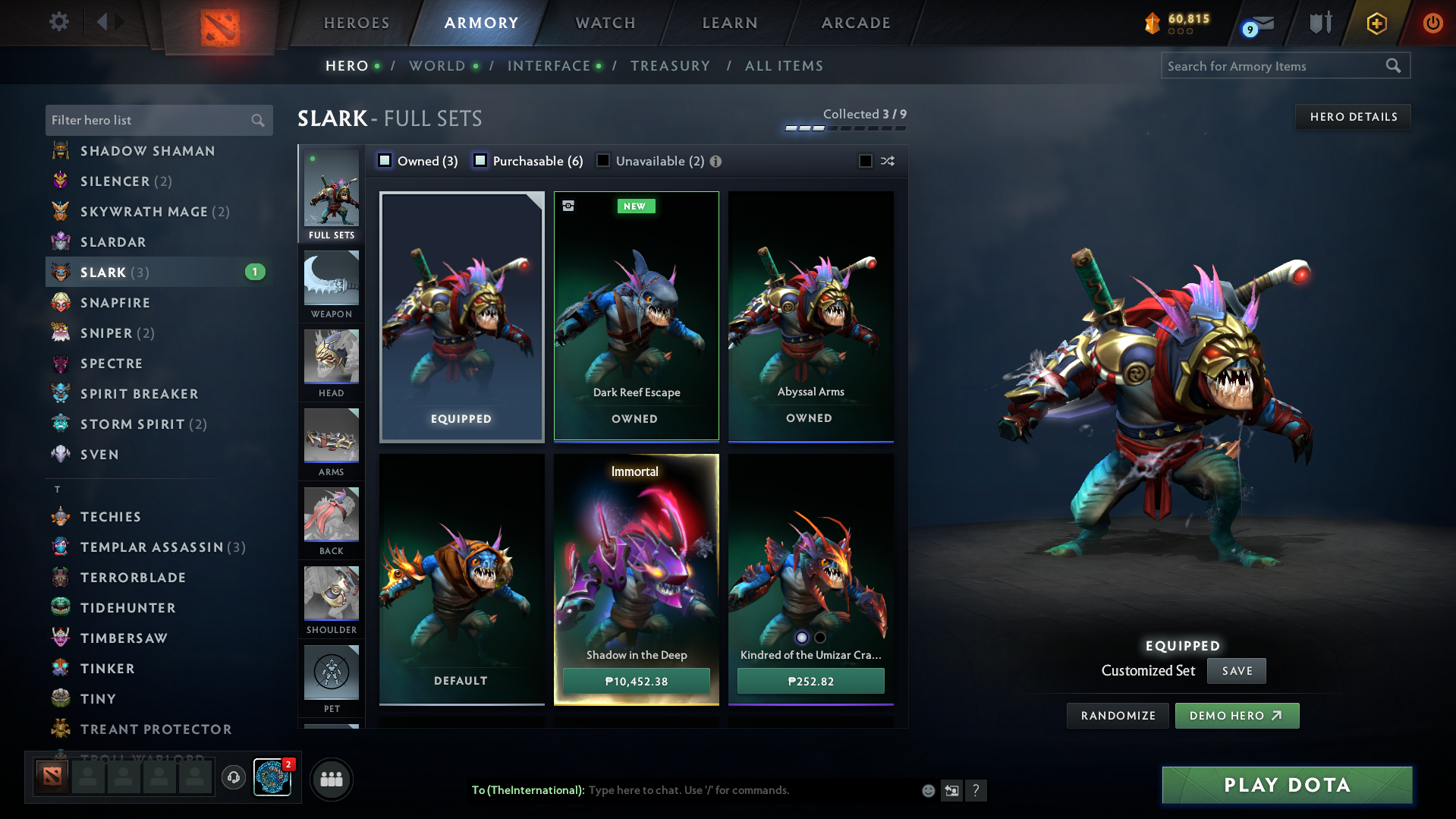Image resolution: width=1456 pixels, height=819 pixels.
Task: Select the Weapon category icon
Action: pos(331,282)
